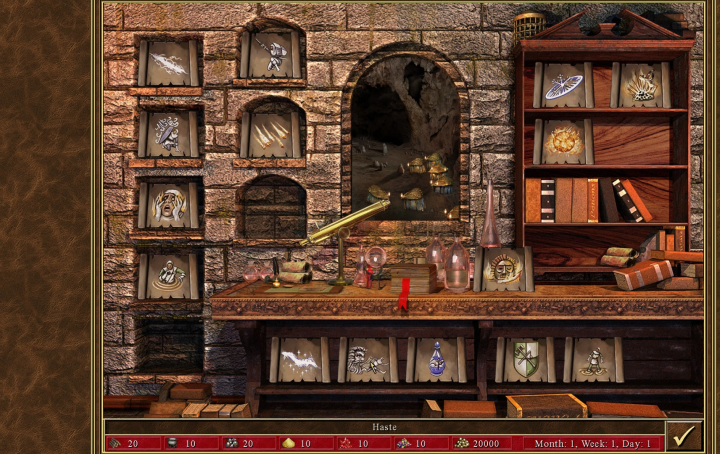
Task: Click the Haste sparkling streak scroll
Action: point(299,360)
